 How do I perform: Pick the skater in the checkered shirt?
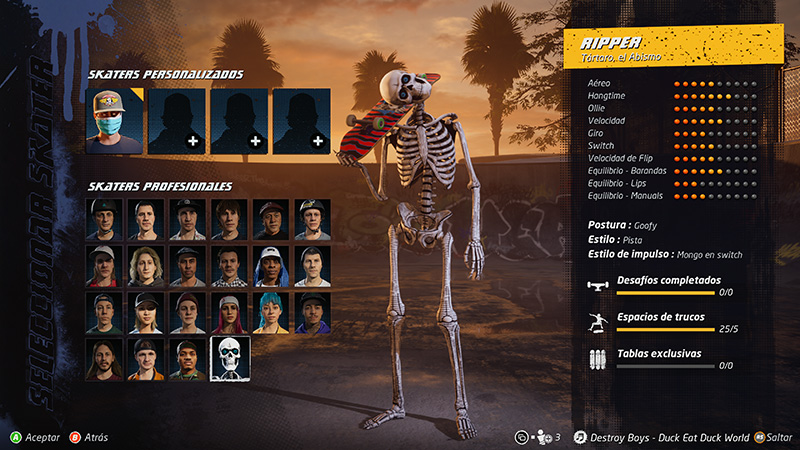pos(230,265)
